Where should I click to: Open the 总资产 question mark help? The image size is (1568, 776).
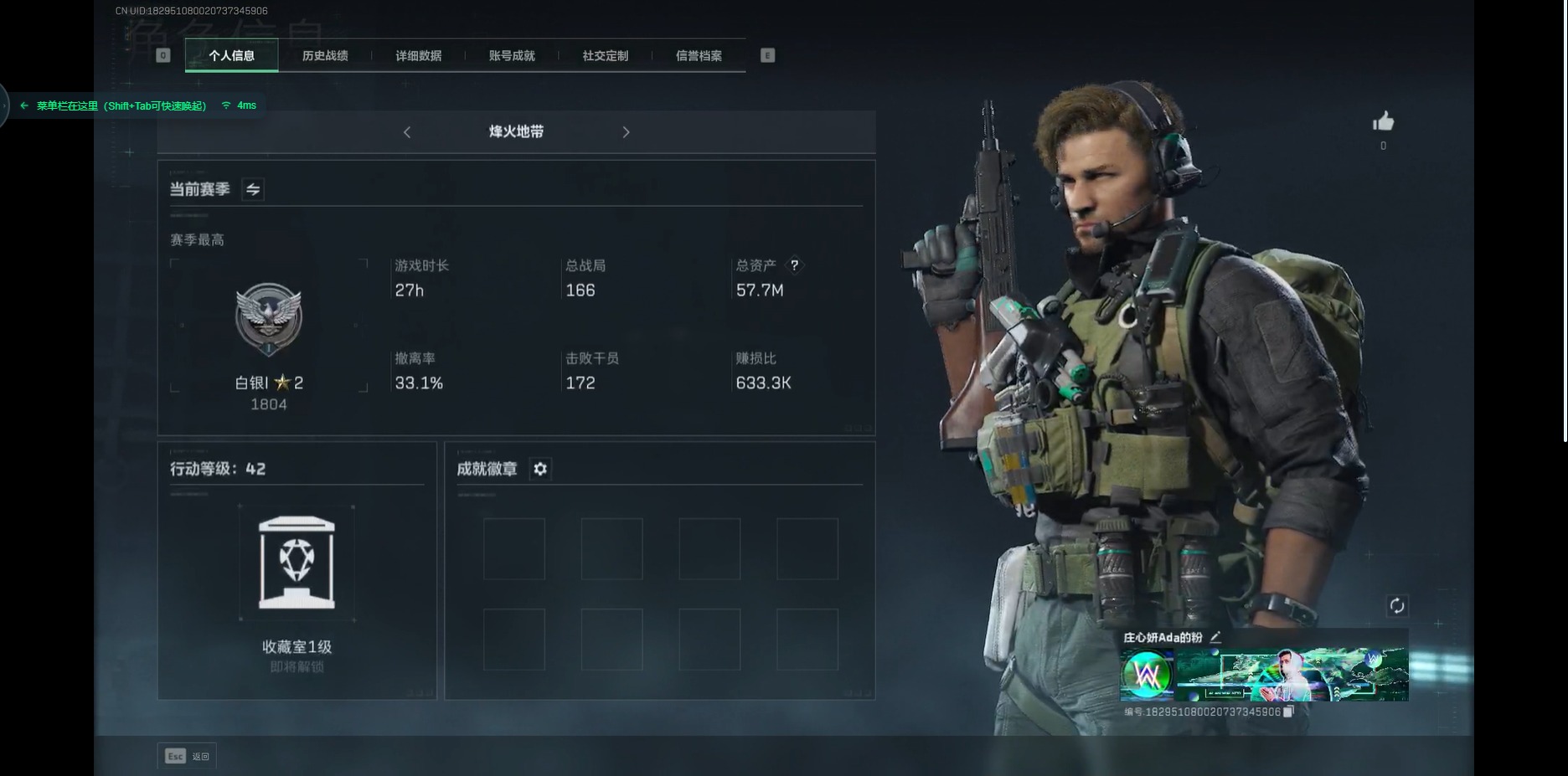tap(794, 265)
